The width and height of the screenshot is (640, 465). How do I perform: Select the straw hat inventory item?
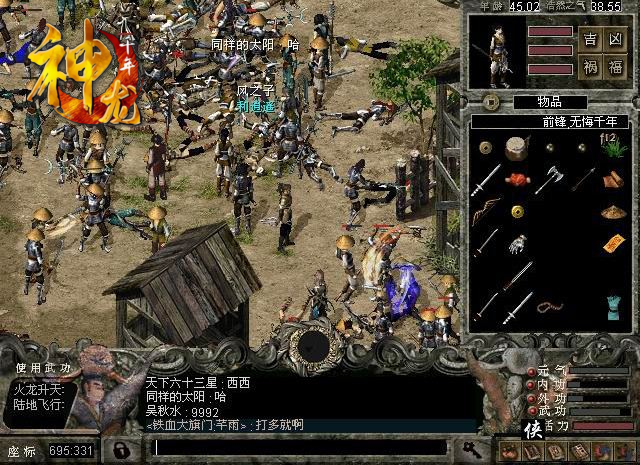[613, 211]
